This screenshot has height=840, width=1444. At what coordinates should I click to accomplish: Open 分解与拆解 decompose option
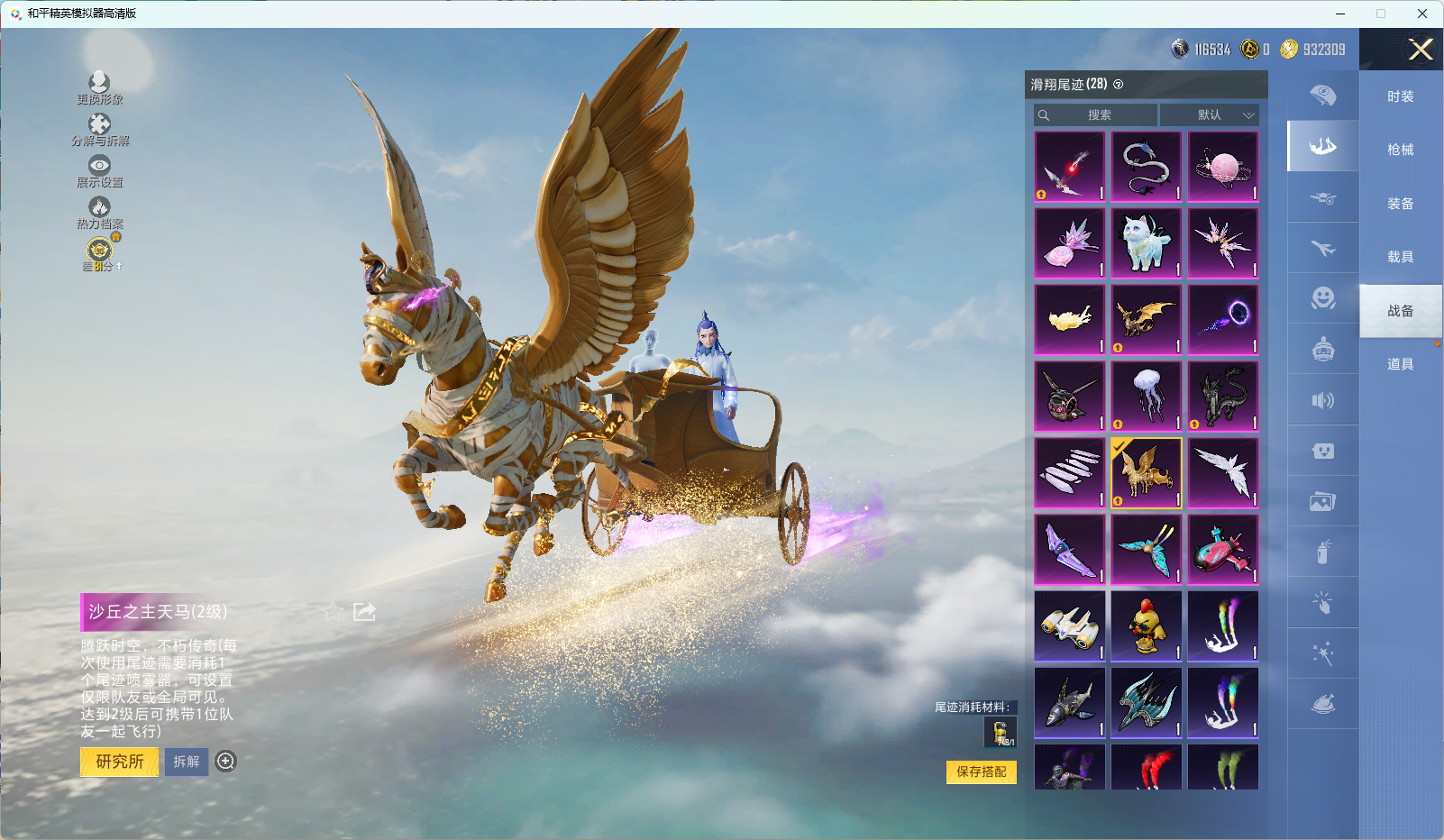[x=100, y=129]
